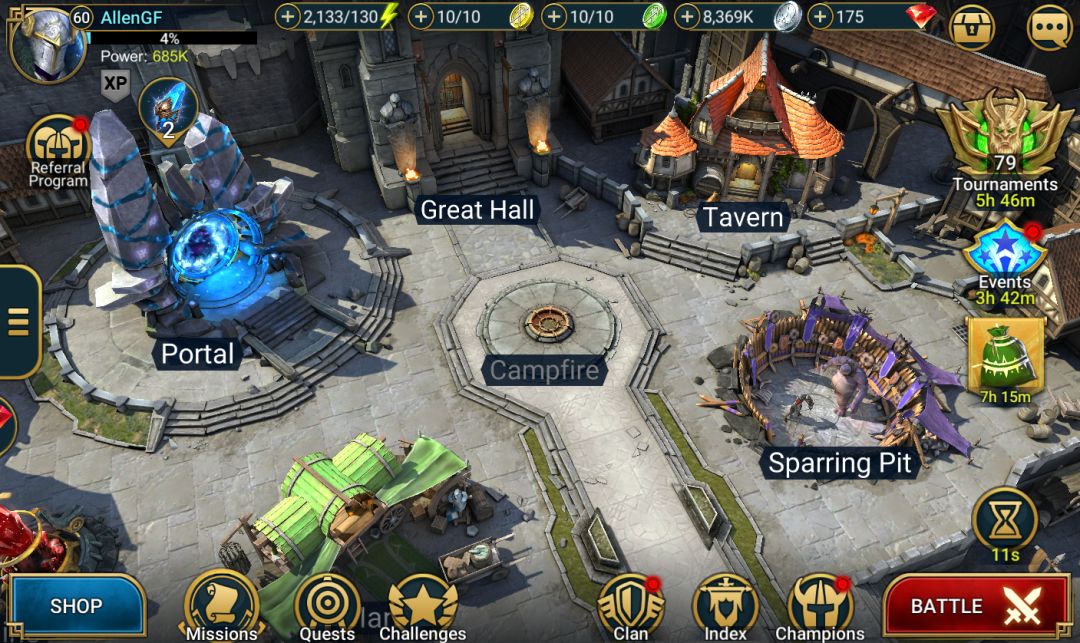Click the AllenGF player avatar
This screenshot has height=643, width=1080.
[x=46, y=40]
